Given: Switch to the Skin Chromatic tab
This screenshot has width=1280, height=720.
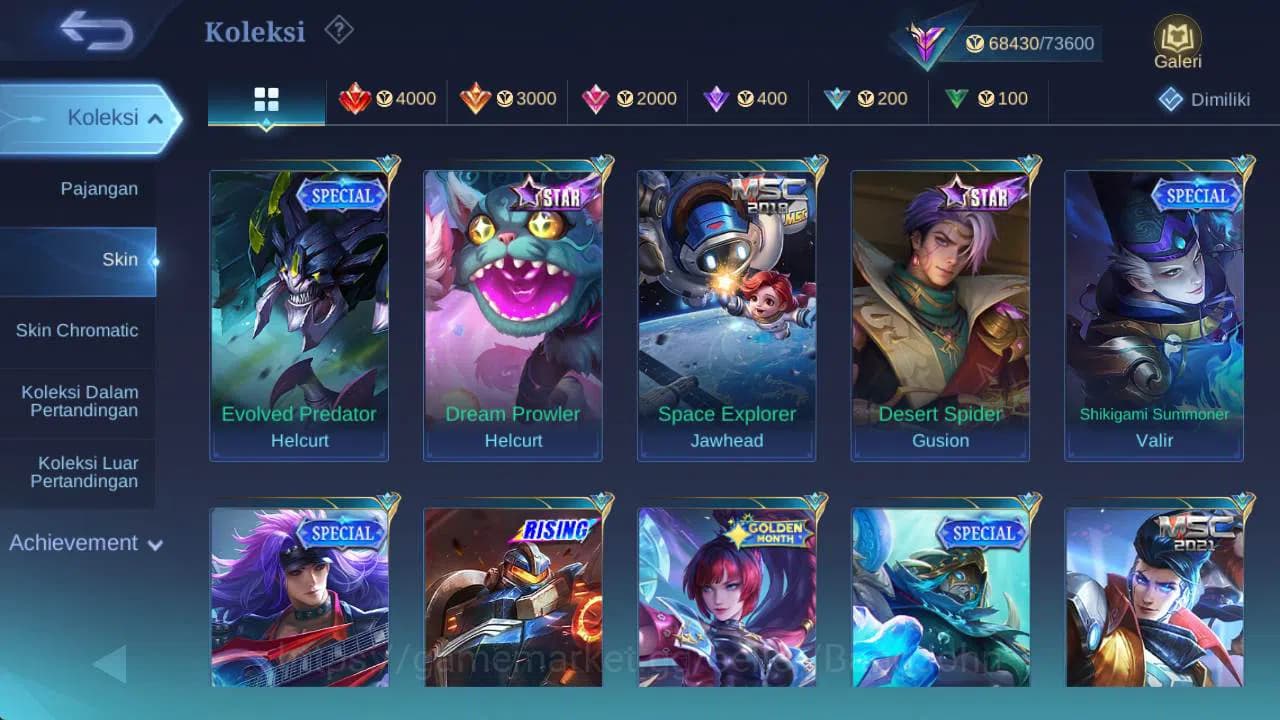Looking at the screenshot, I should (x=78, y=330).
